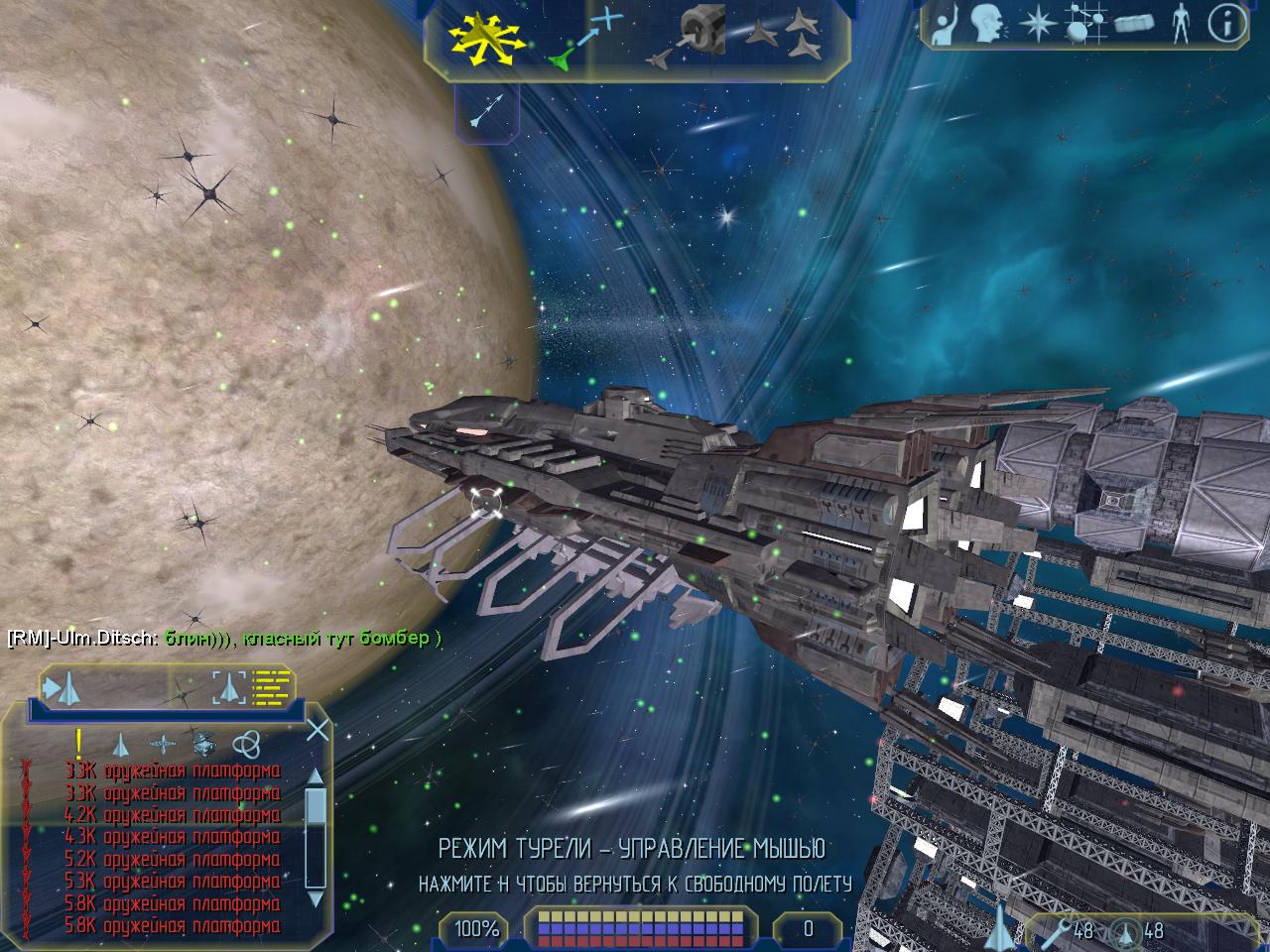
Task: Activate the go-to maneuver arrow icon
Action: [583, 39]
